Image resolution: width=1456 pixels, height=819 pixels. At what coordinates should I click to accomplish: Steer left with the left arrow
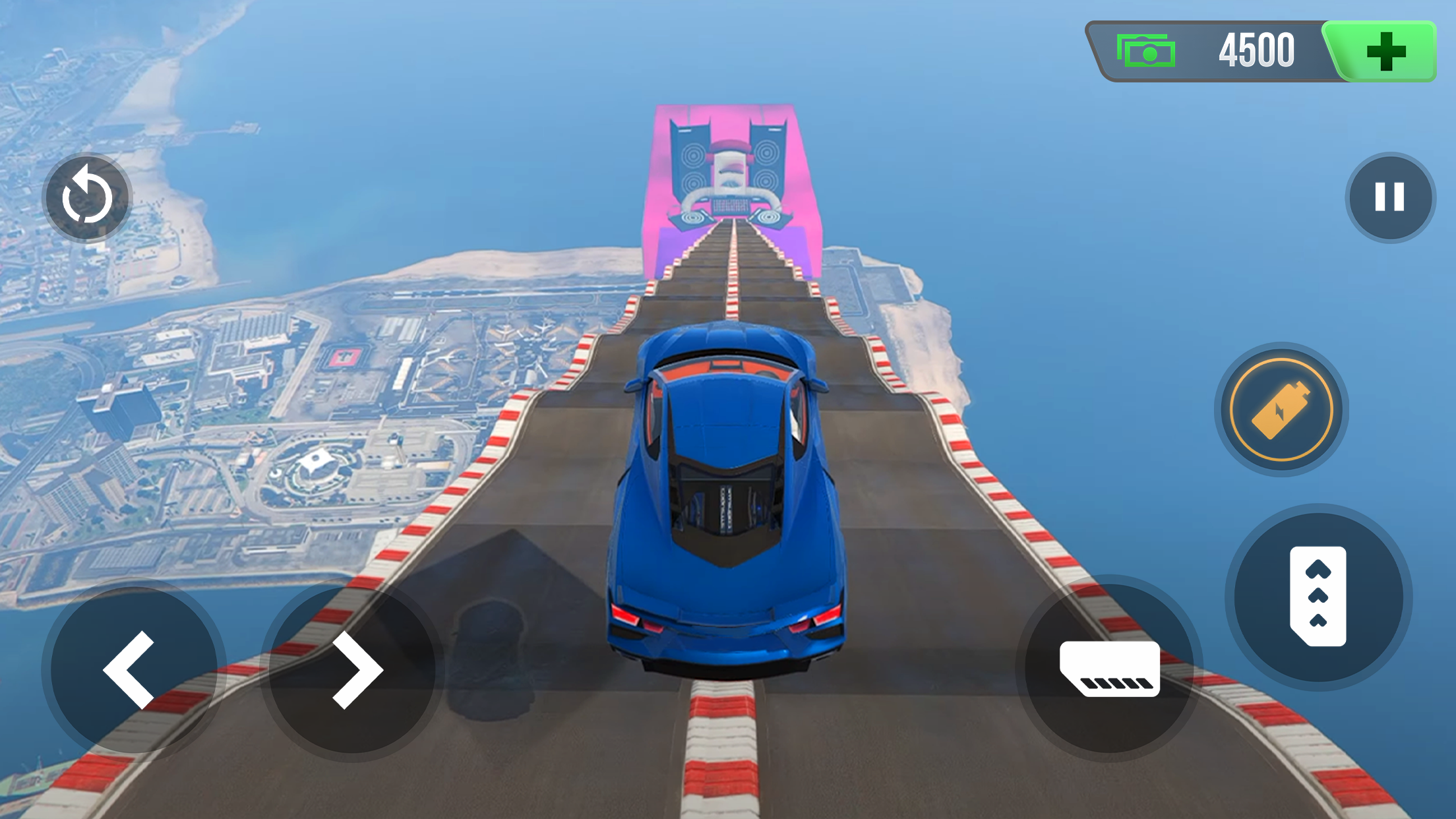[133, 669]
